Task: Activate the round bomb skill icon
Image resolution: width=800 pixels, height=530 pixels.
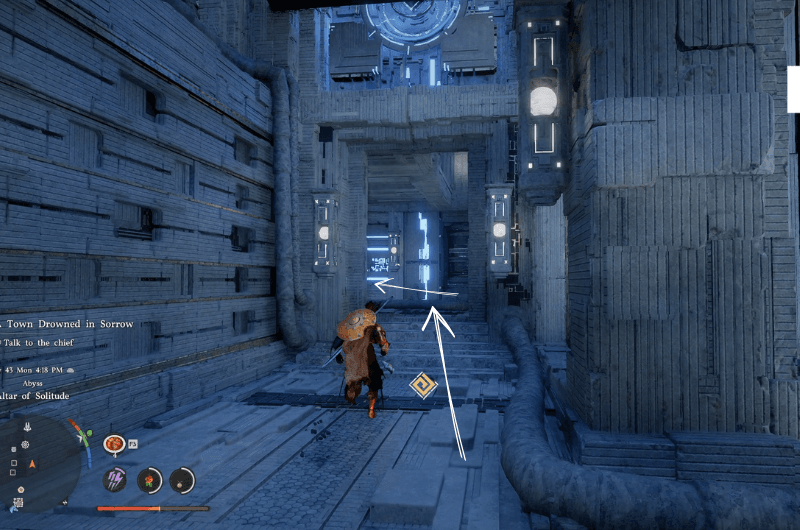Action: click(181, 479)
